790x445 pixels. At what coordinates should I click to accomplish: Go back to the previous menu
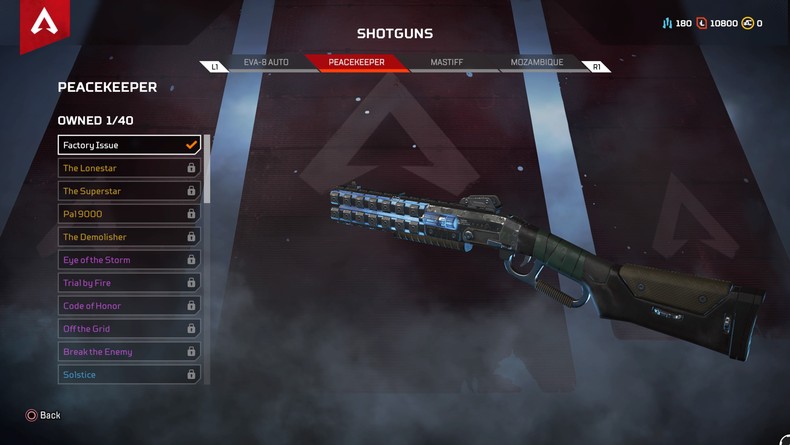pyautogui.click(x=43, y=415)
